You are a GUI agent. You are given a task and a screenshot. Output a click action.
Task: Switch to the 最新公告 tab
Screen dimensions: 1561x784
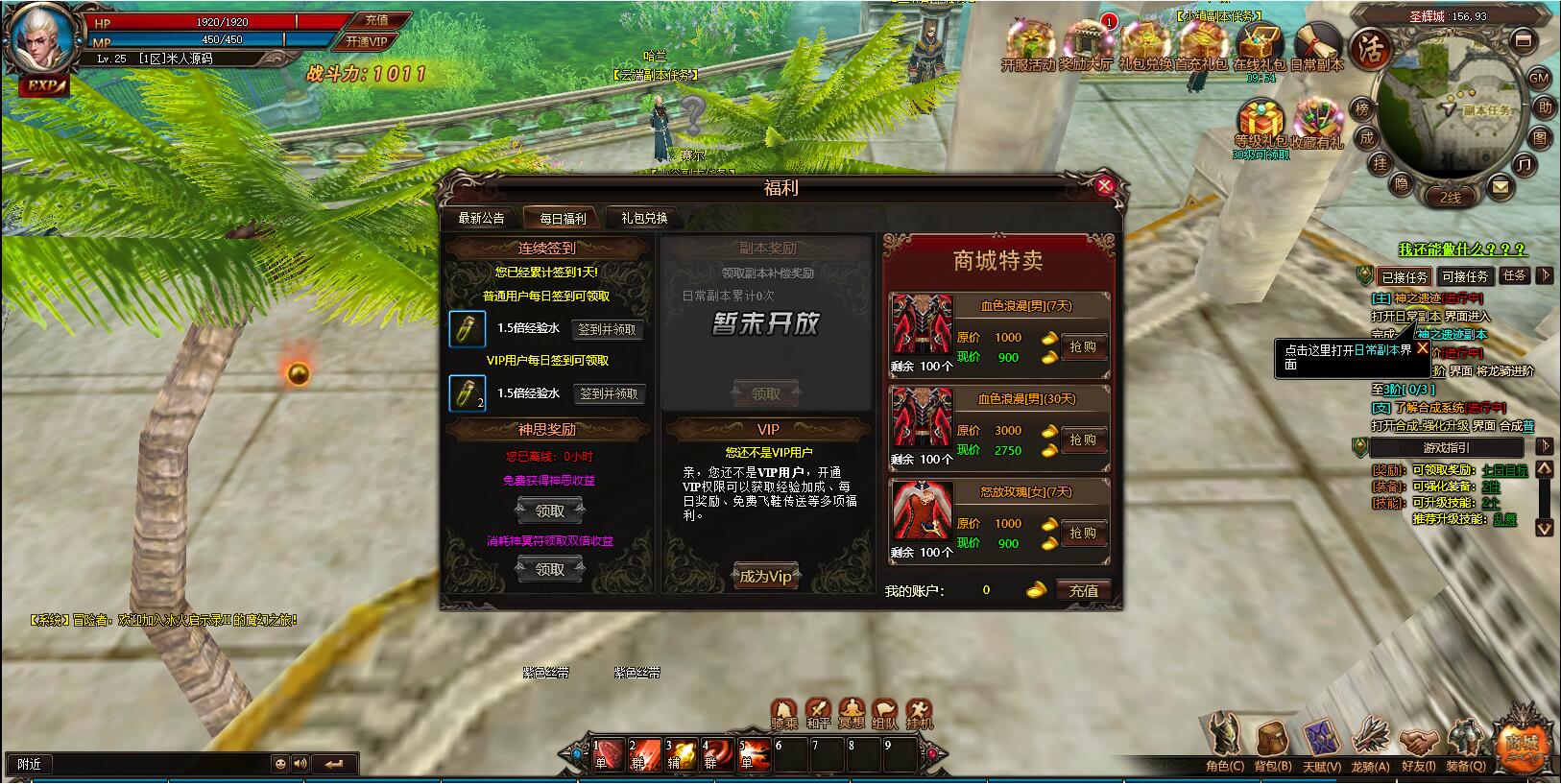pos(481,218)
